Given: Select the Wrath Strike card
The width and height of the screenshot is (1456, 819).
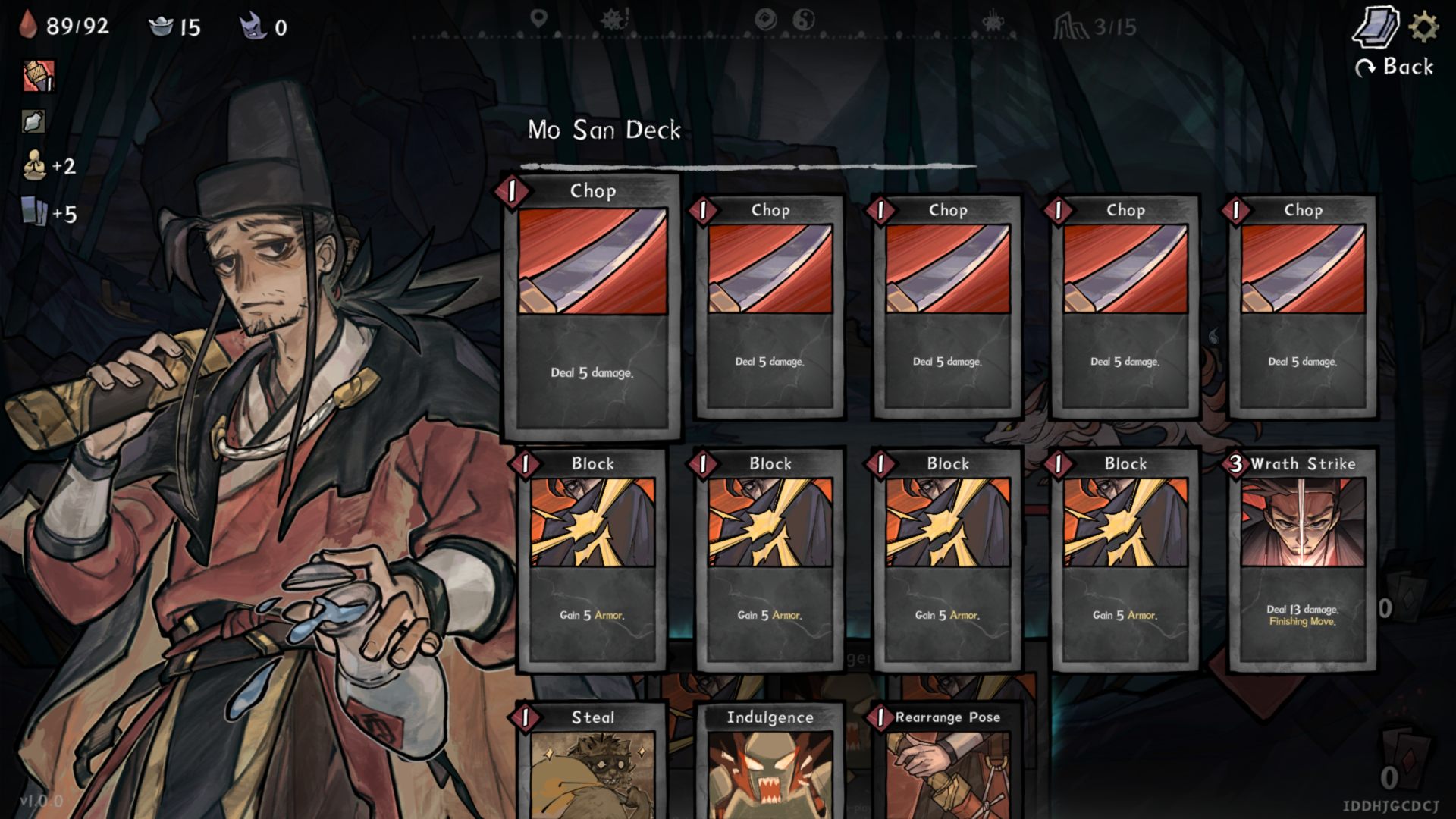Looking at the screenshot, I should pos(1302,560).
